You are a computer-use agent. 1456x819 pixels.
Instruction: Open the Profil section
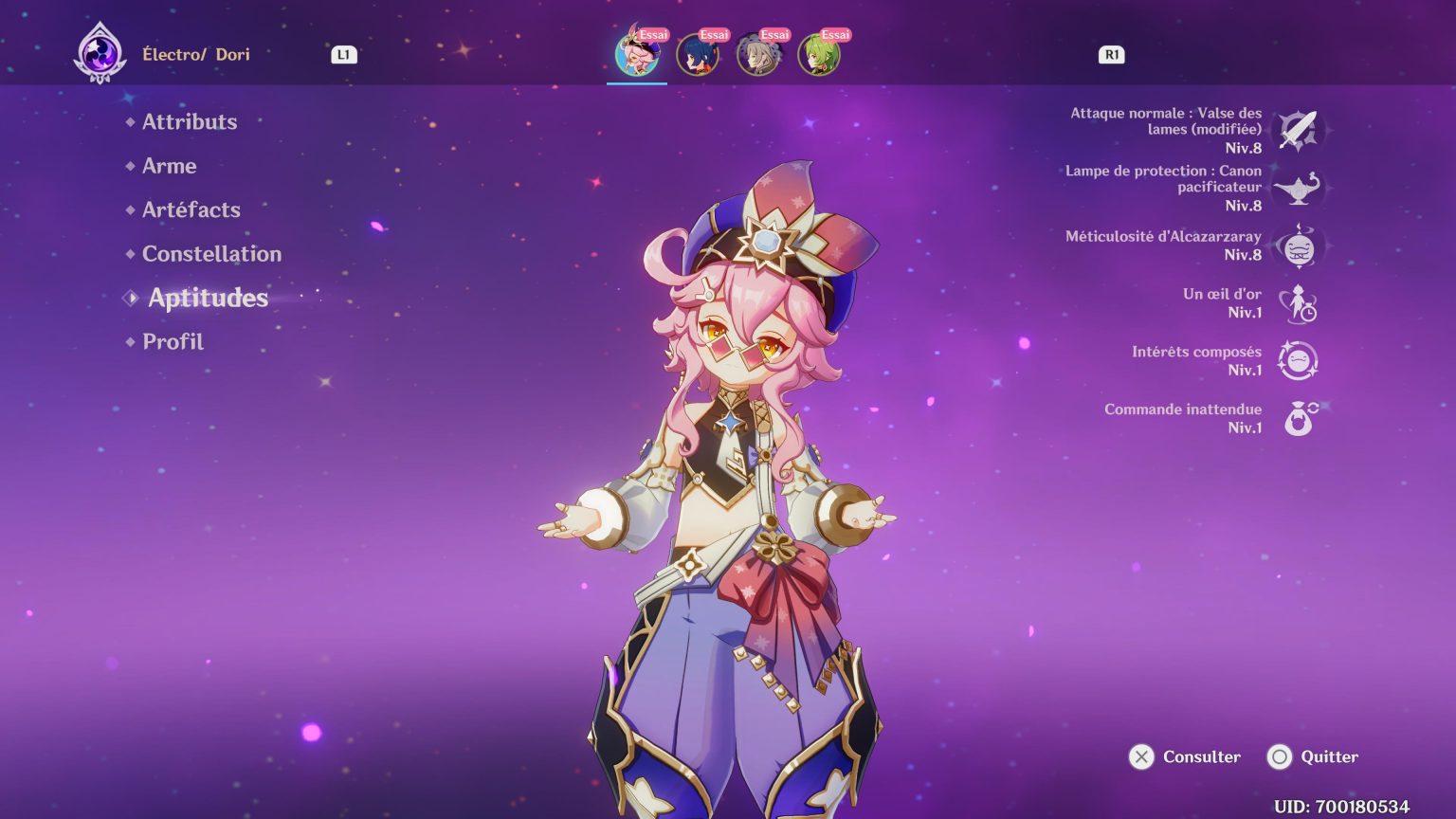pos(173,340)
